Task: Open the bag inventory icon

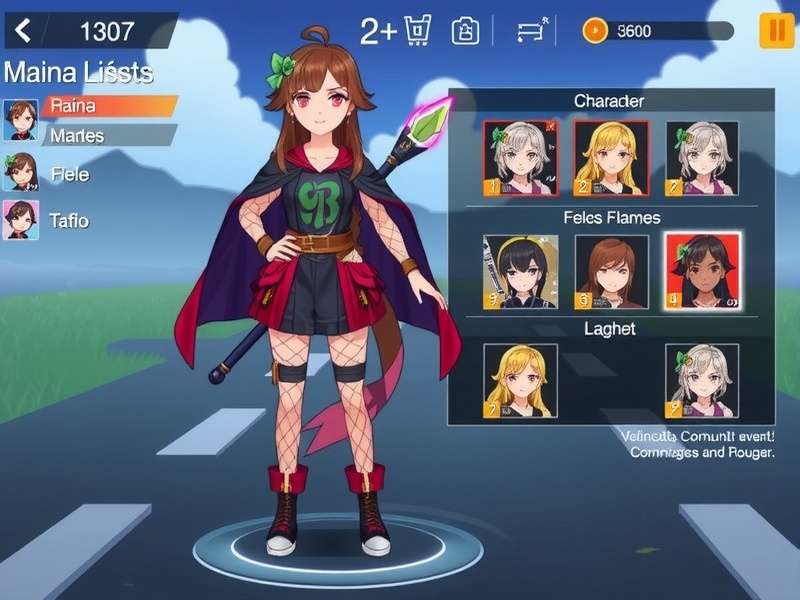Action: [466, 31]
